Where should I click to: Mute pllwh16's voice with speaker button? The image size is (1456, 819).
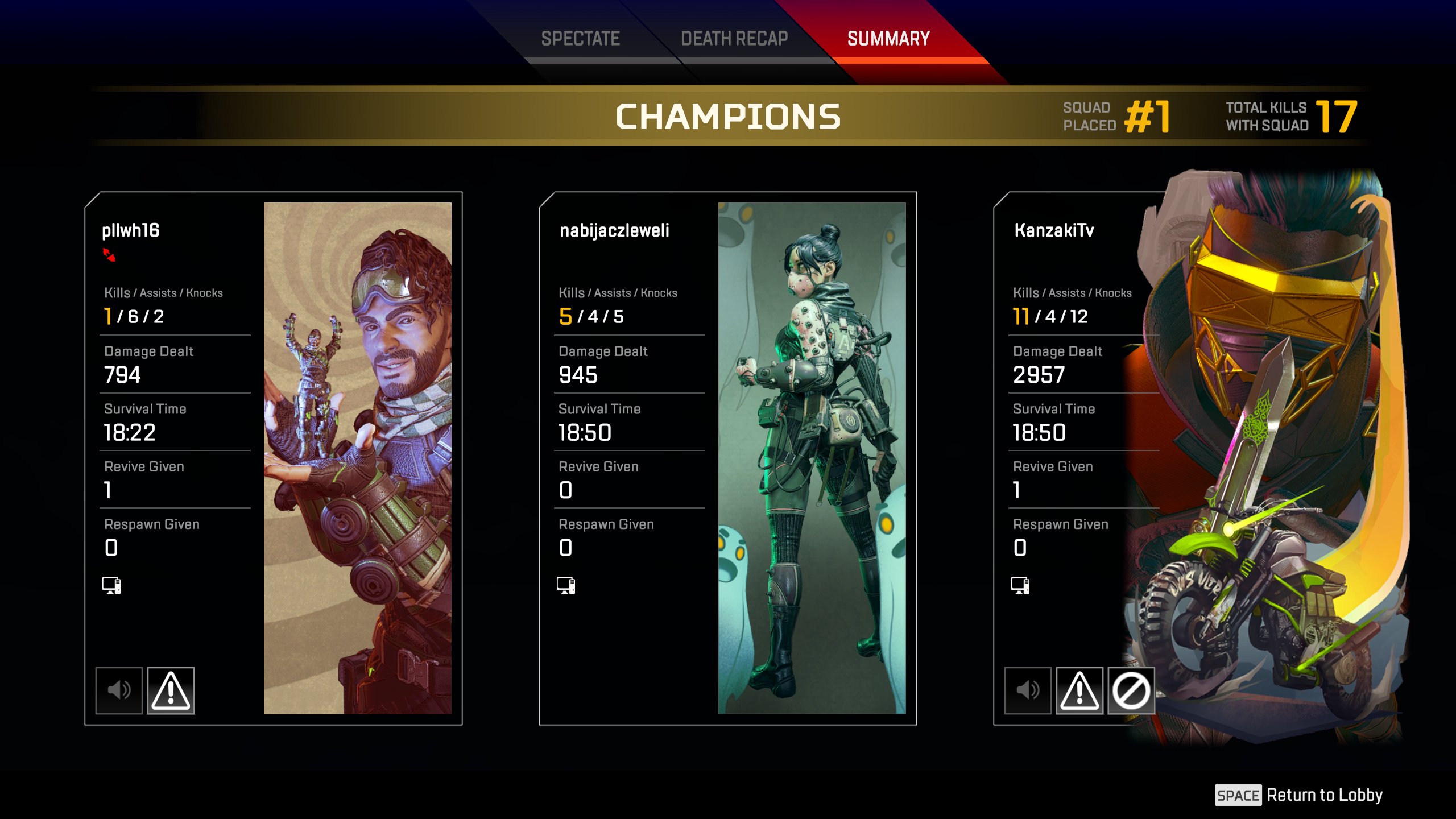(x=119, y=690)
